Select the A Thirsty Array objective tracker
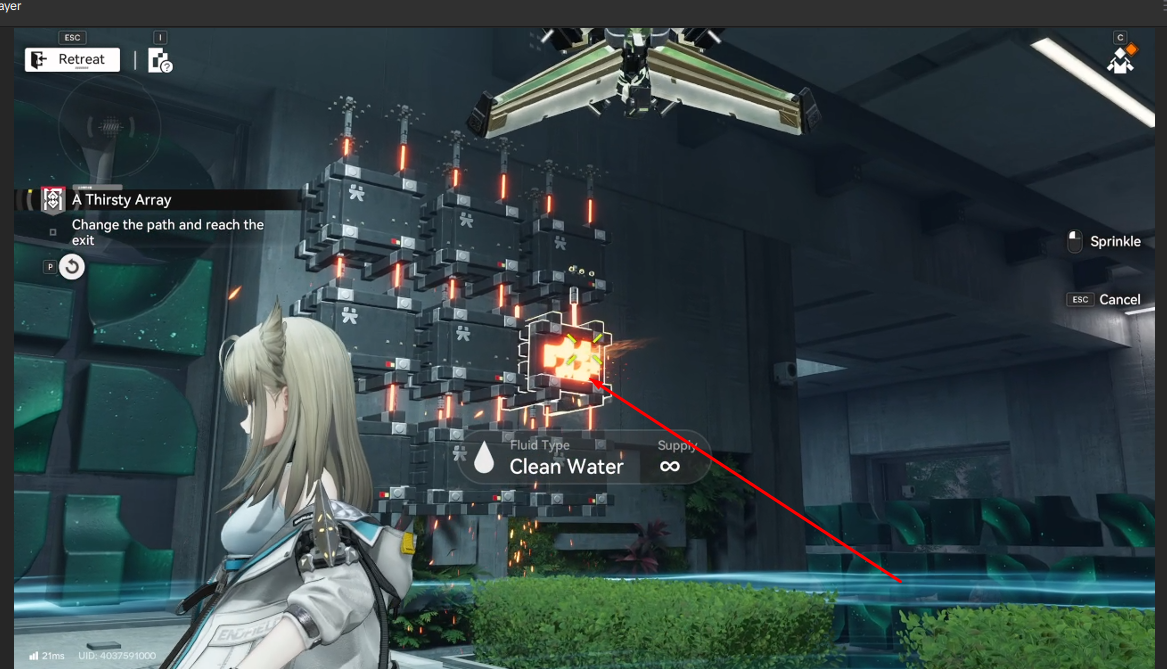 pos(120,200)
